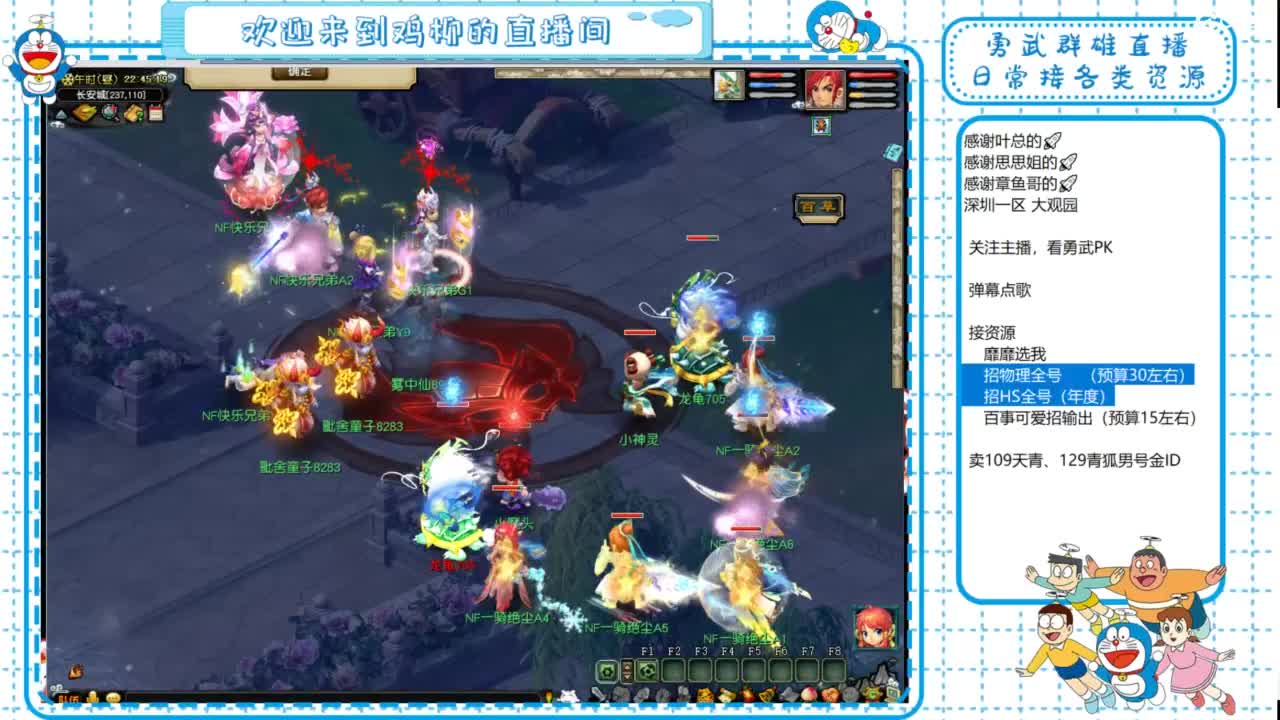1280x720 pixels.
Task: Click the flame icon at the bottom-left toolbar
Action: [x=75, y=672]
